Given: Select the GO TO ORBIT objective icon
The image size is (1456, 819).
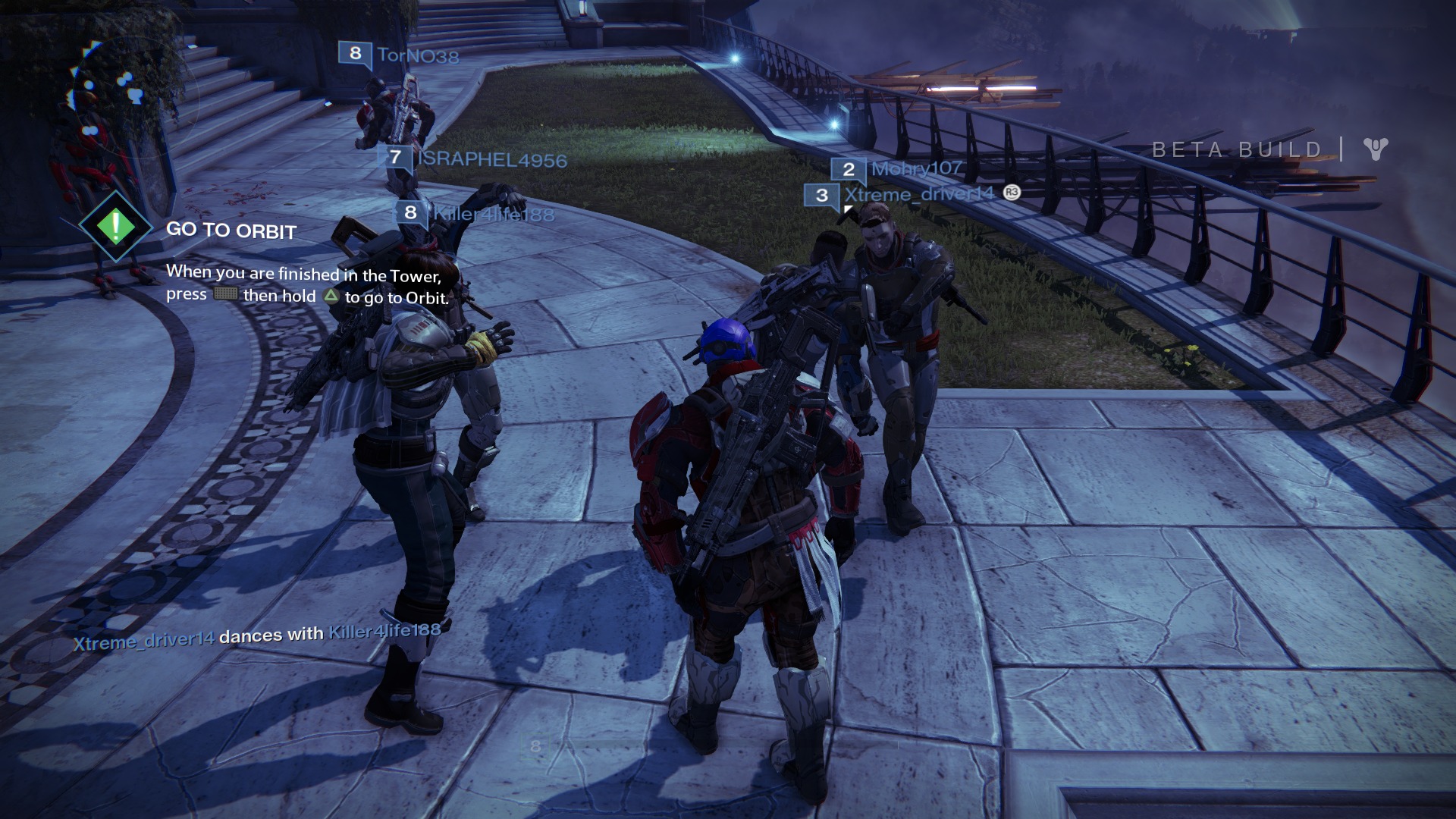Looking at the screenshot, I should (x=115, y=226).
